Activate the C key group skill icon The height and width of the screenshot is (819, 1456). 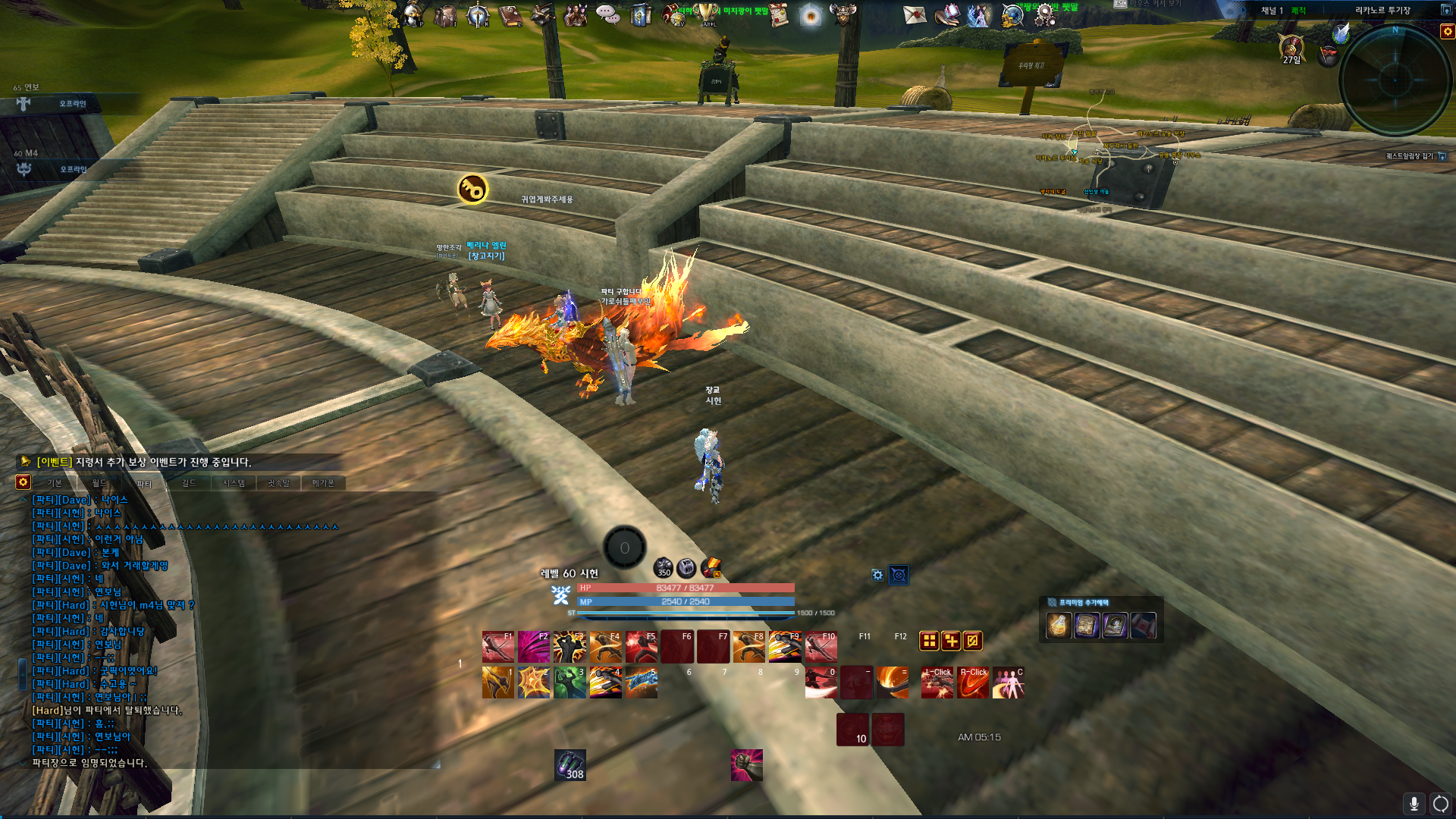(1009, 682)
